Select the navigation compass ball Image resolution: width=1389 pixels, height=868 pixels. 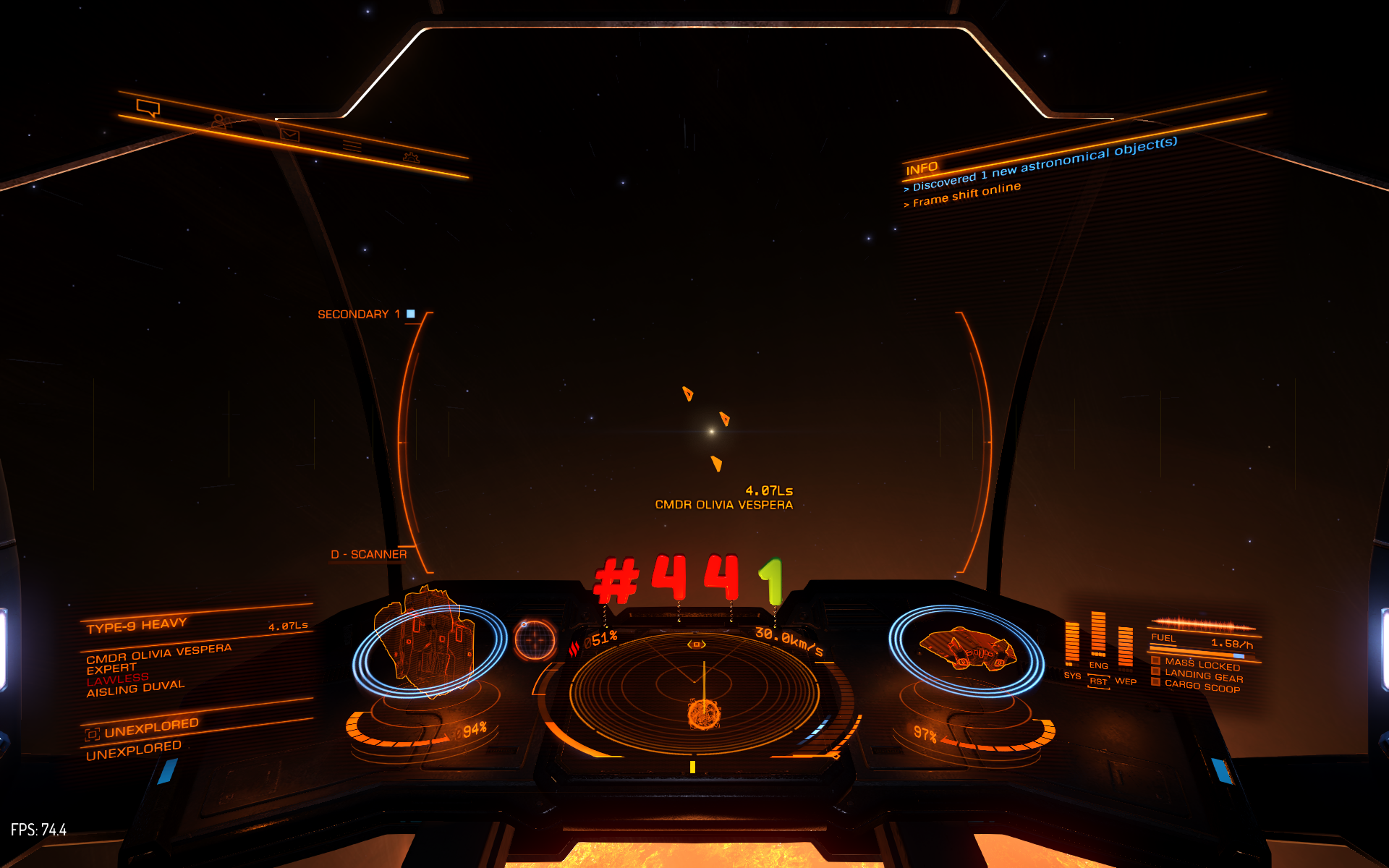[x=535, y=640]
